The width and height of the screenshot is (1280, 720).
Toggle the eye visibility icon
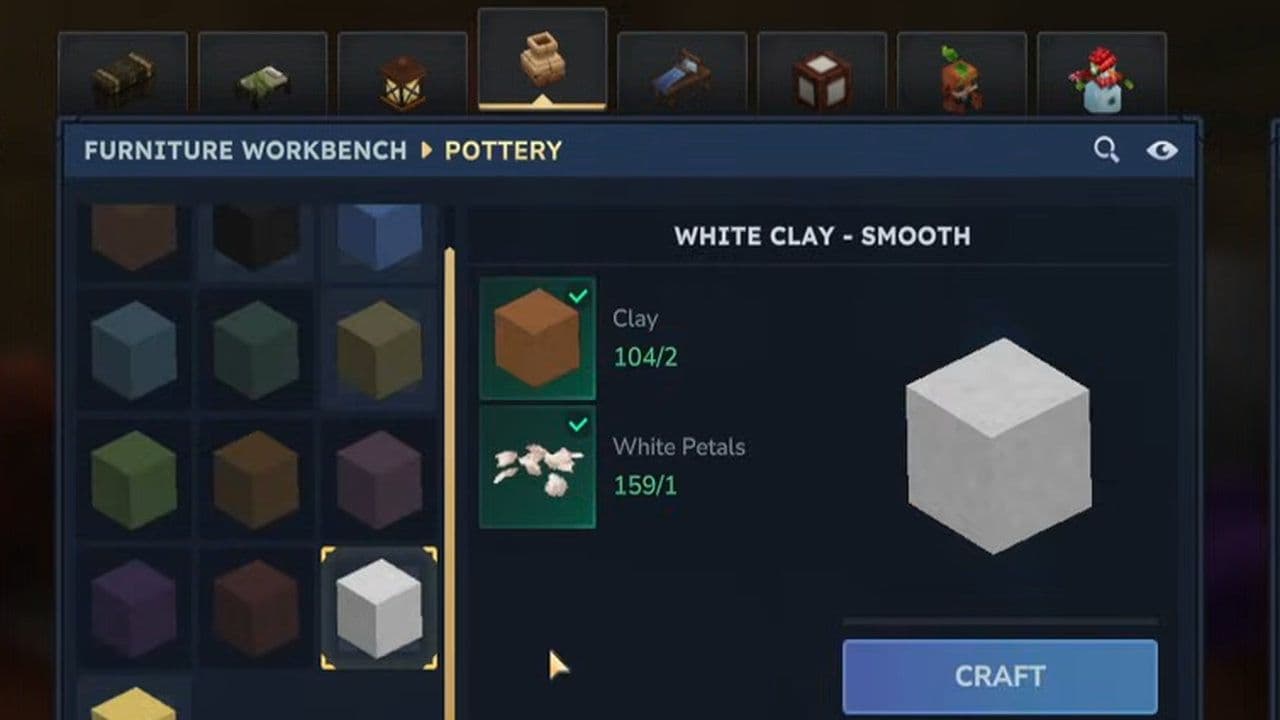1161,151
